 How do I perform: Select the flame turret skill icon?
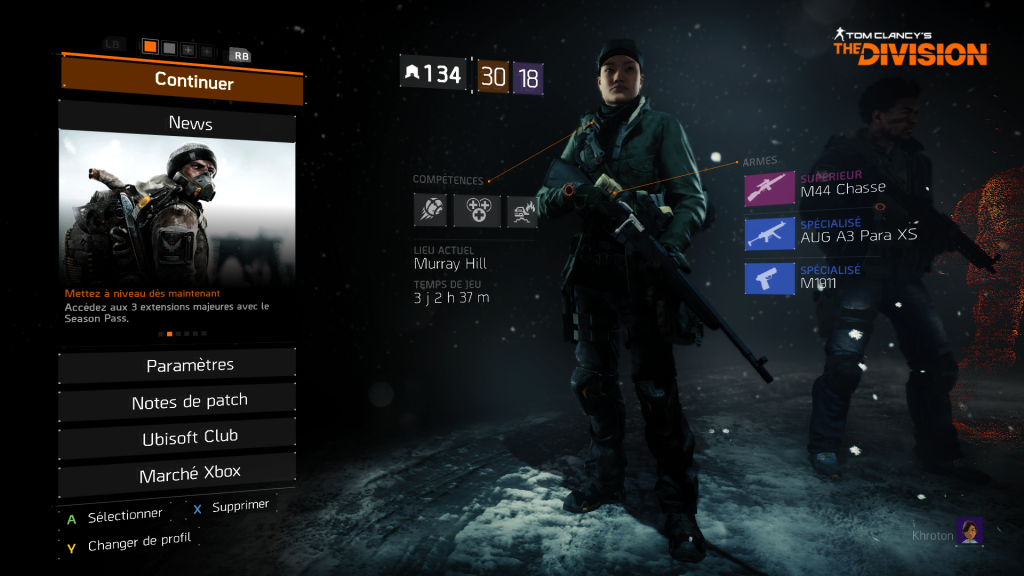pos(522,210)
